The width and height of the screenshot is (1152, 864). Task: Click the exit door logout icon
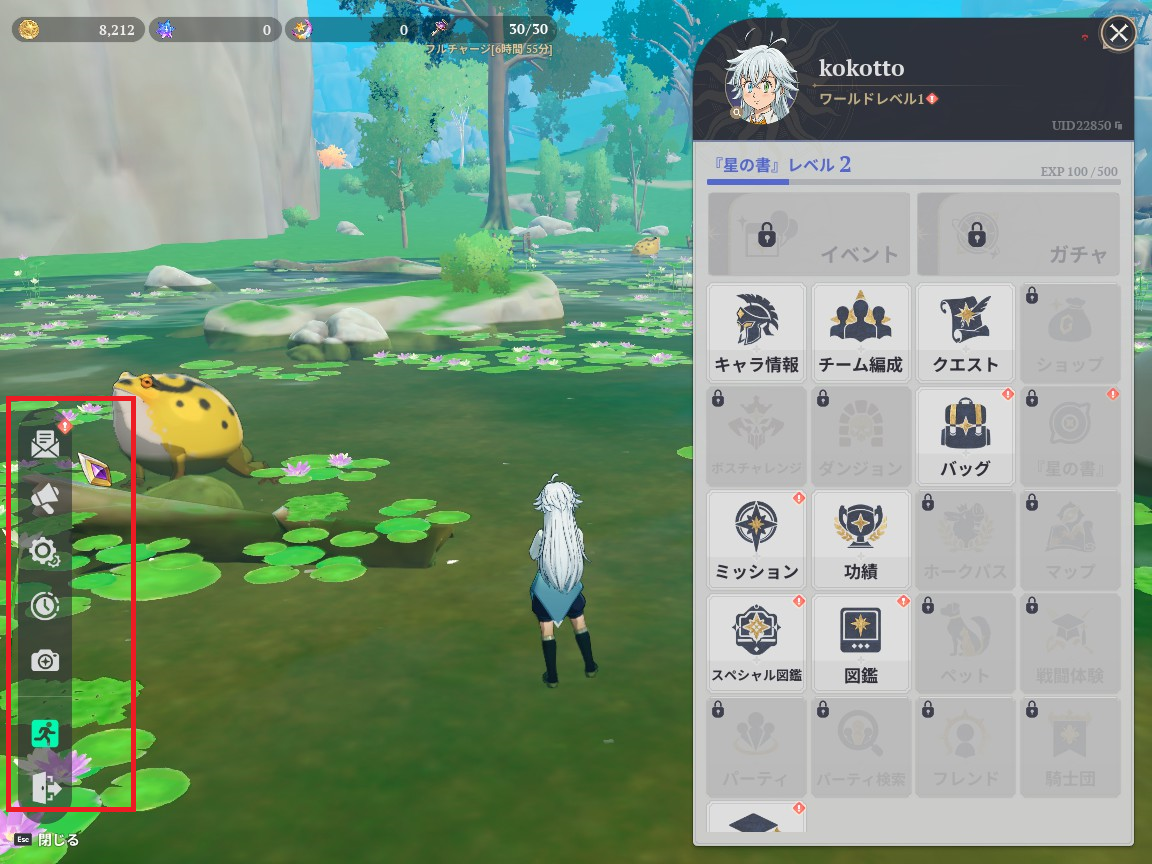45,788
